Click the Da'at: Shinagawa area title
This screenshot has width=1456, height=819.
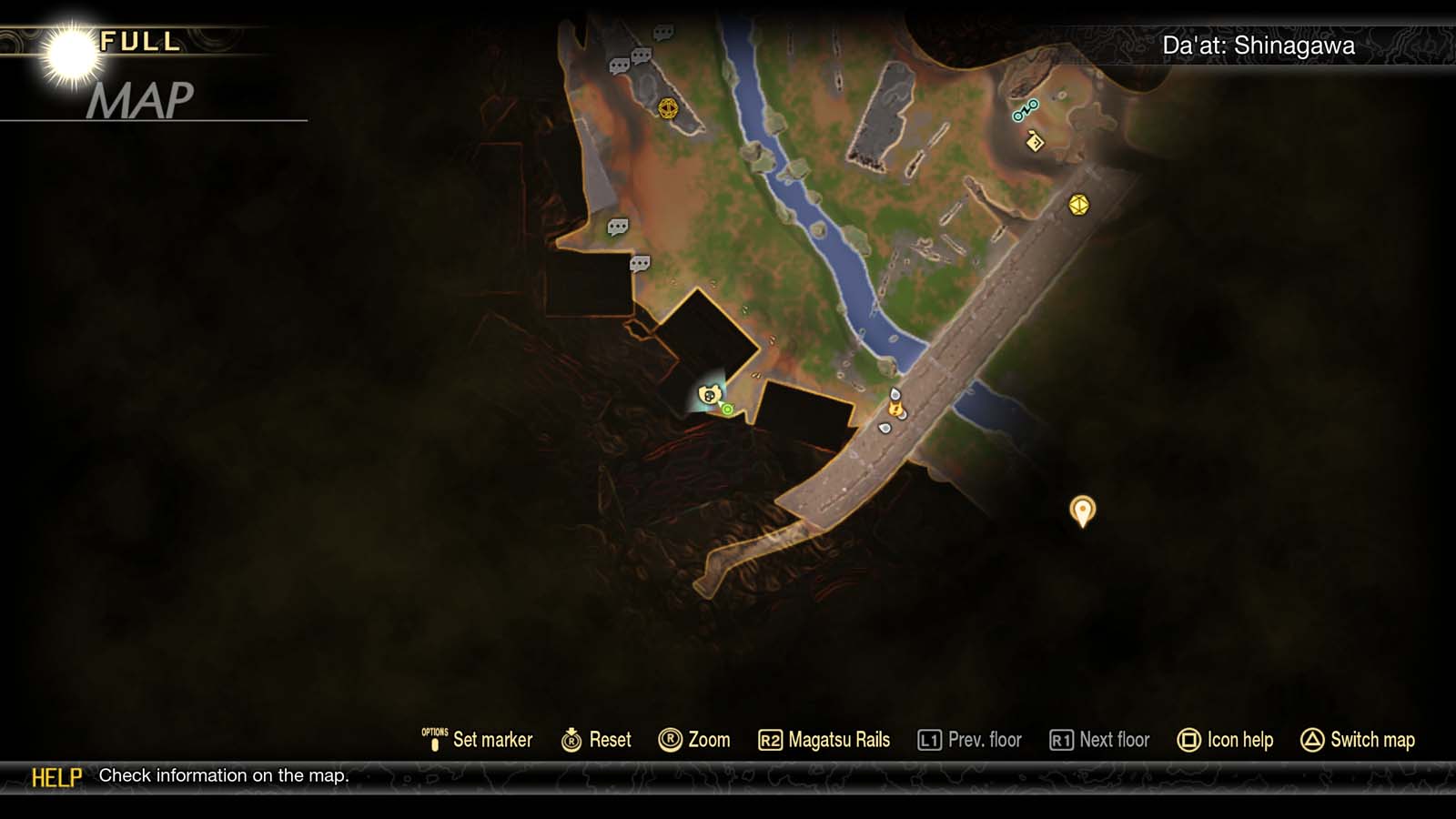coord(1259,44)
